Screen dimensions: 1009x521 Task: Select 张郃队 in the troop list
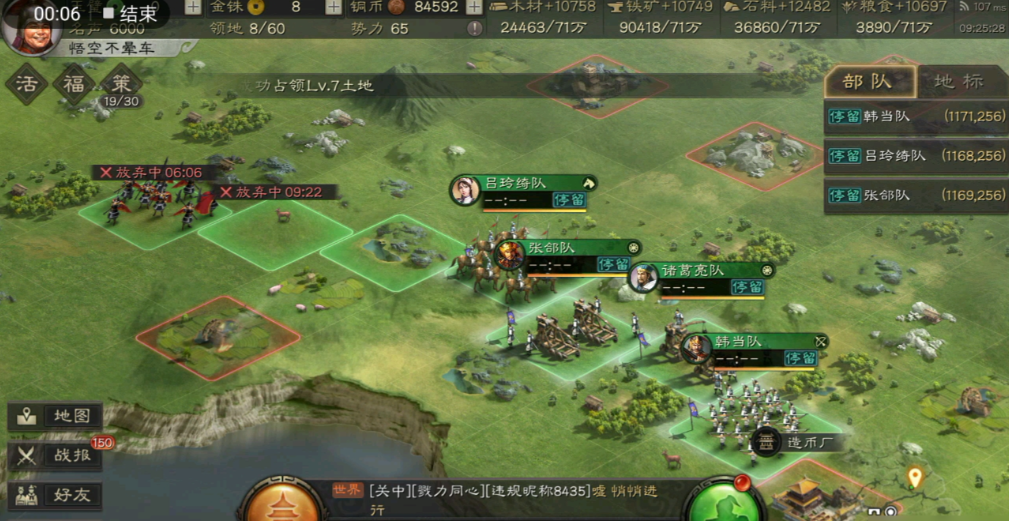tap(915, 195)
